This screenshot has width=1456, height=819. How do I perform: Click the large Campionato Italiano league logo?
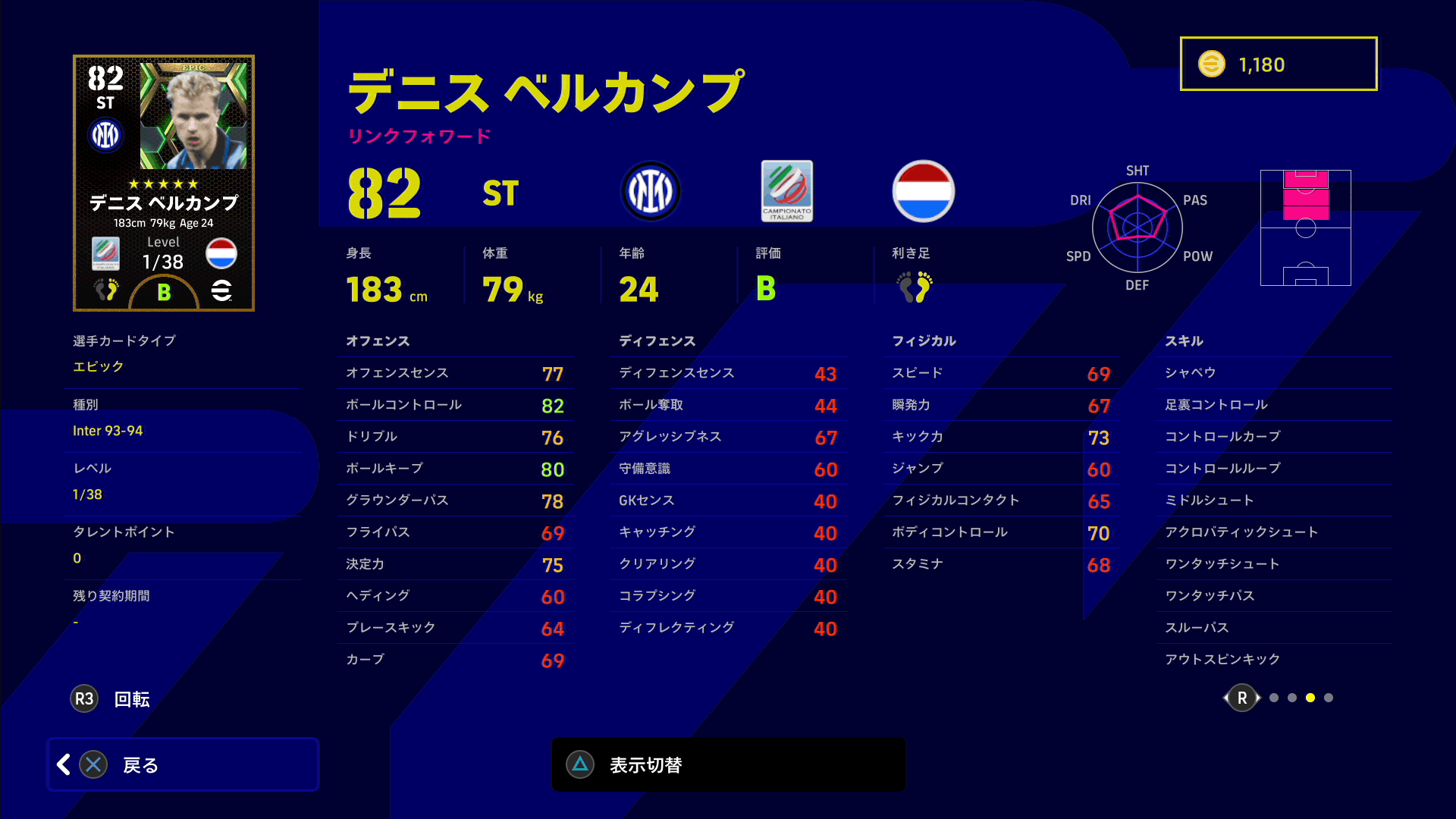(x=787, y=191)
